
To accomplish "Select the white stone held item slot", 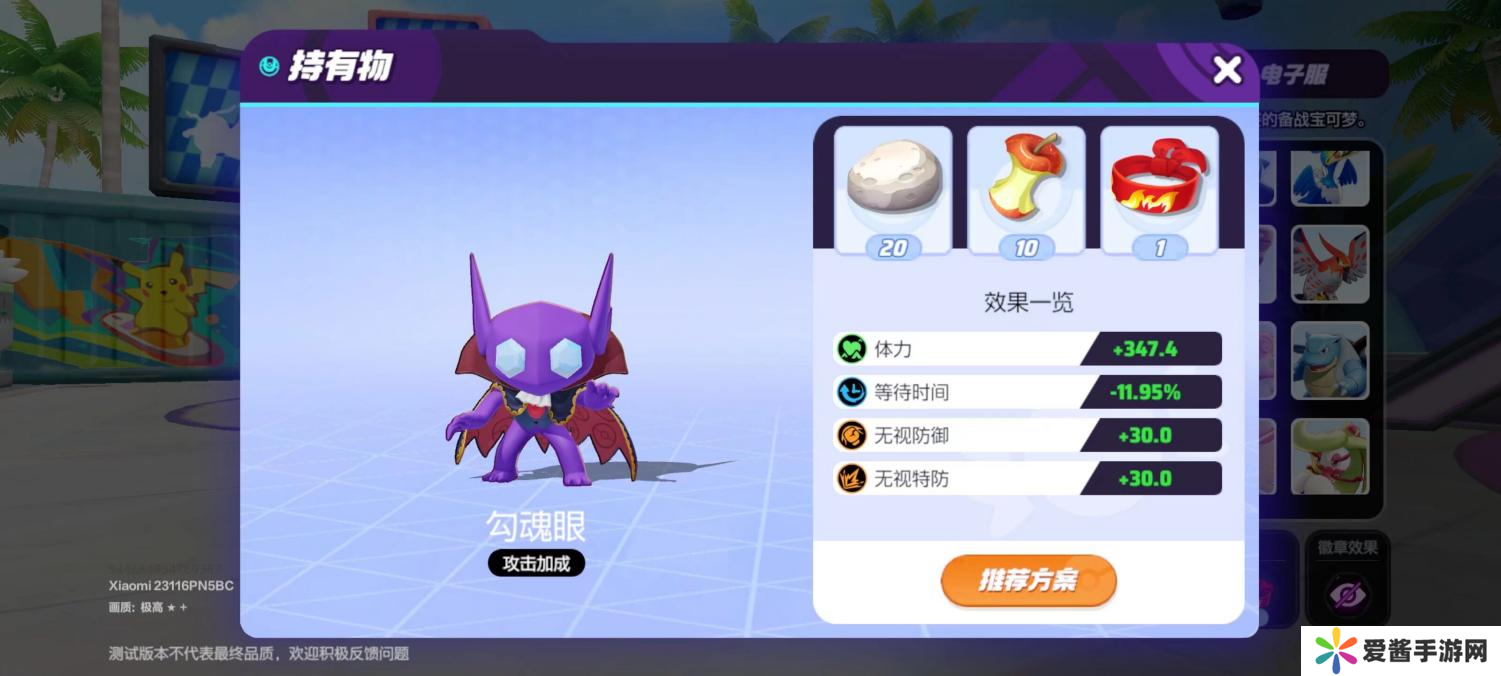I will [x=893, y=190].
